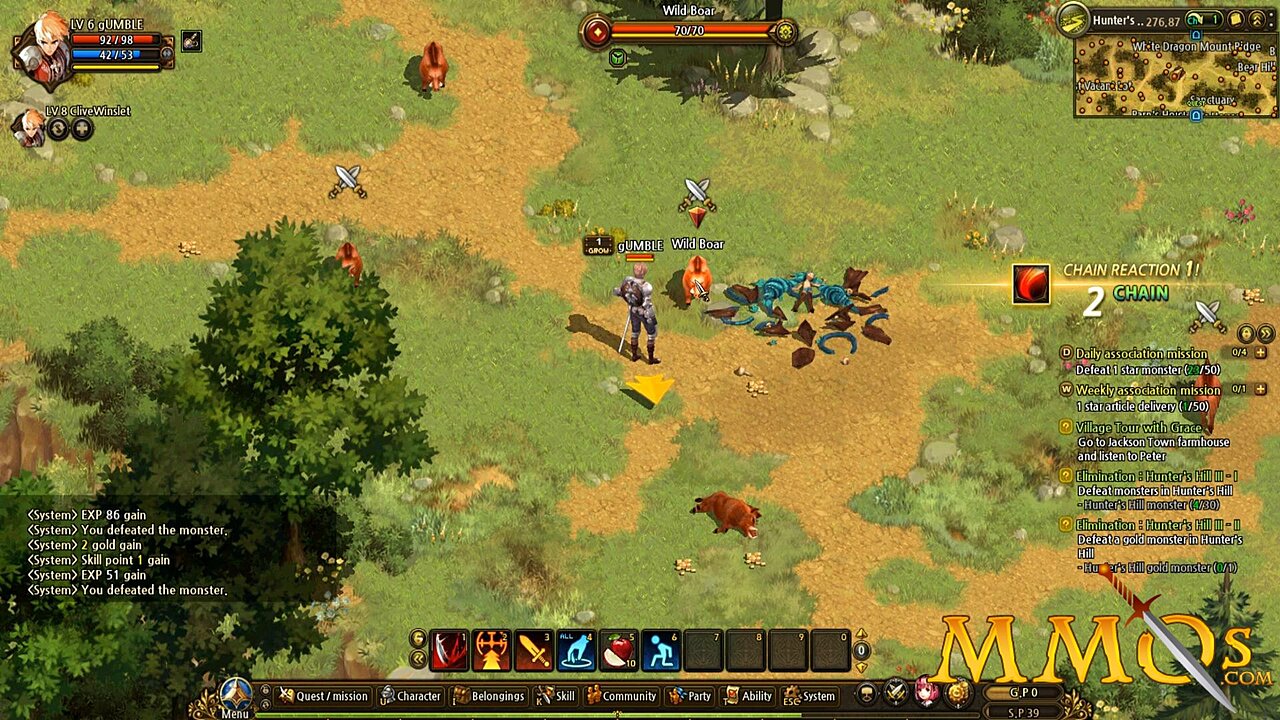Image resolution: width=1280 pixels, height=720 pixels.
Task: Open the Ability window
Action: [748, 696]
